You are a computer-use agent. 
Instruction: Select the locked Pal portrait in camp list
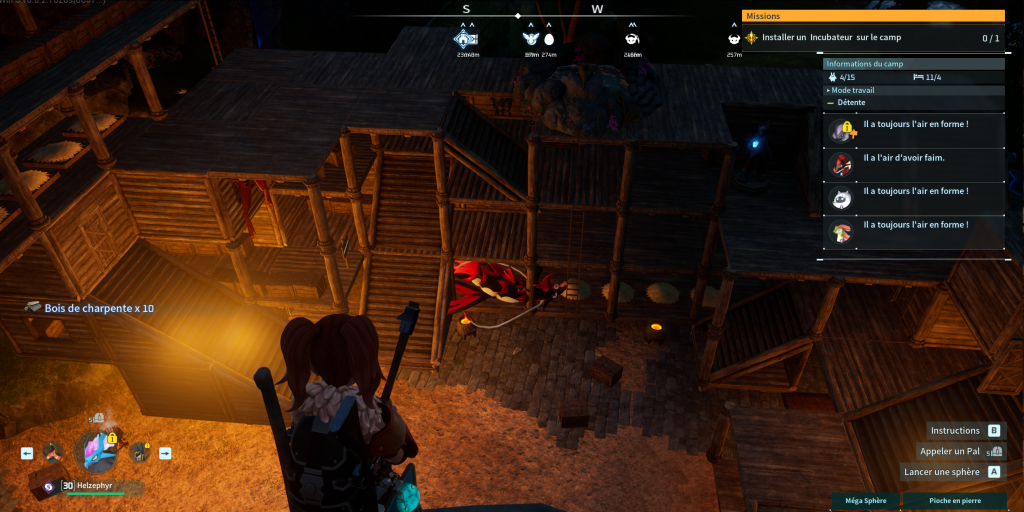point(840,131)
